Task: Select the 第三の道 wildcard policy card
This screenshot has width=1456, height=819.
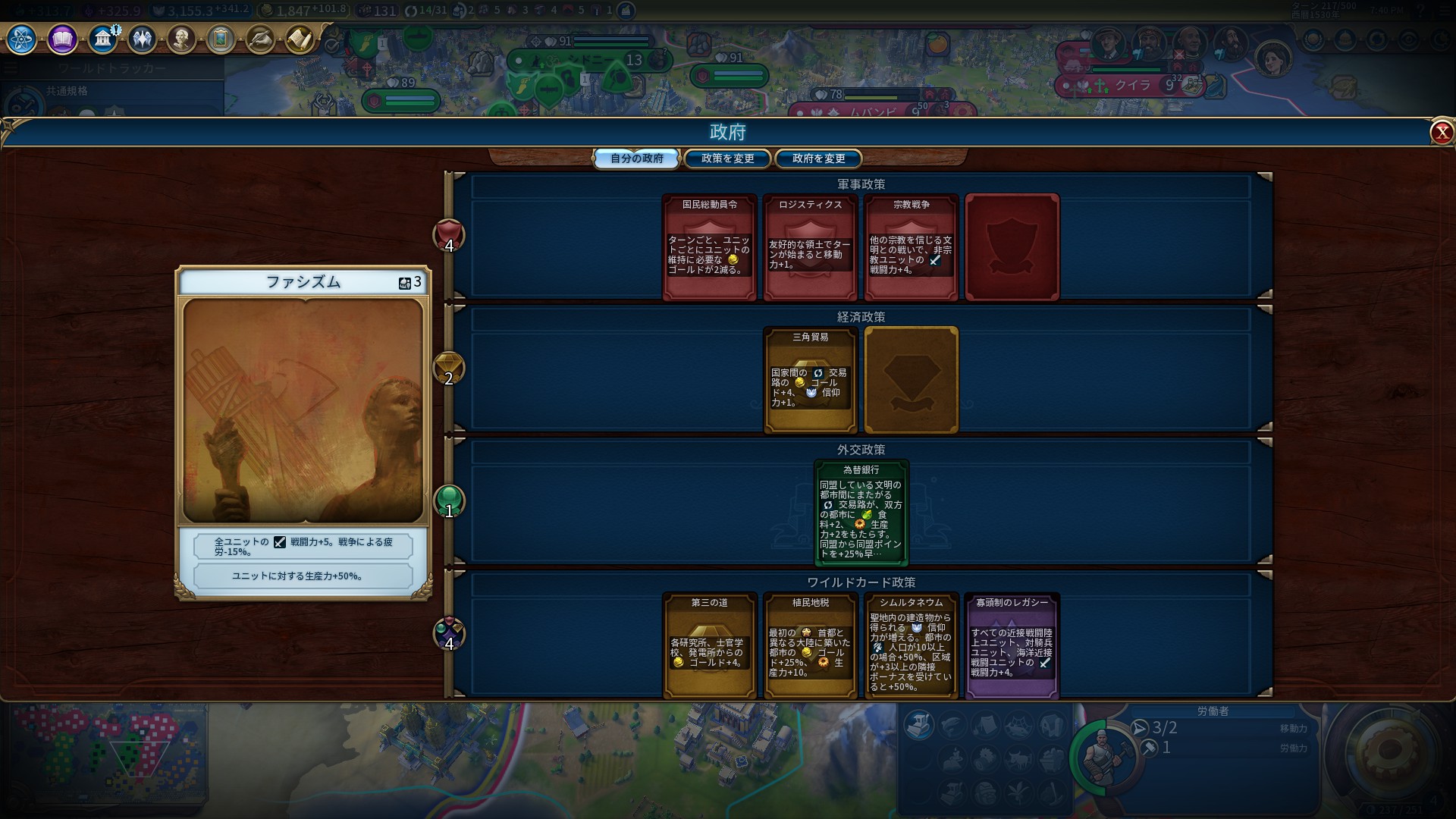Action: (x=710, y=645)
